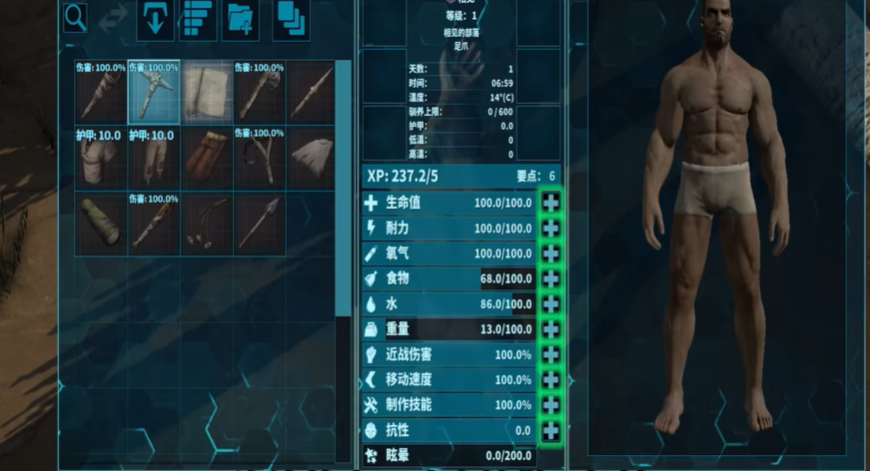
Task: Click the transfer-all down arrow button
Action: tap(155, 19)
